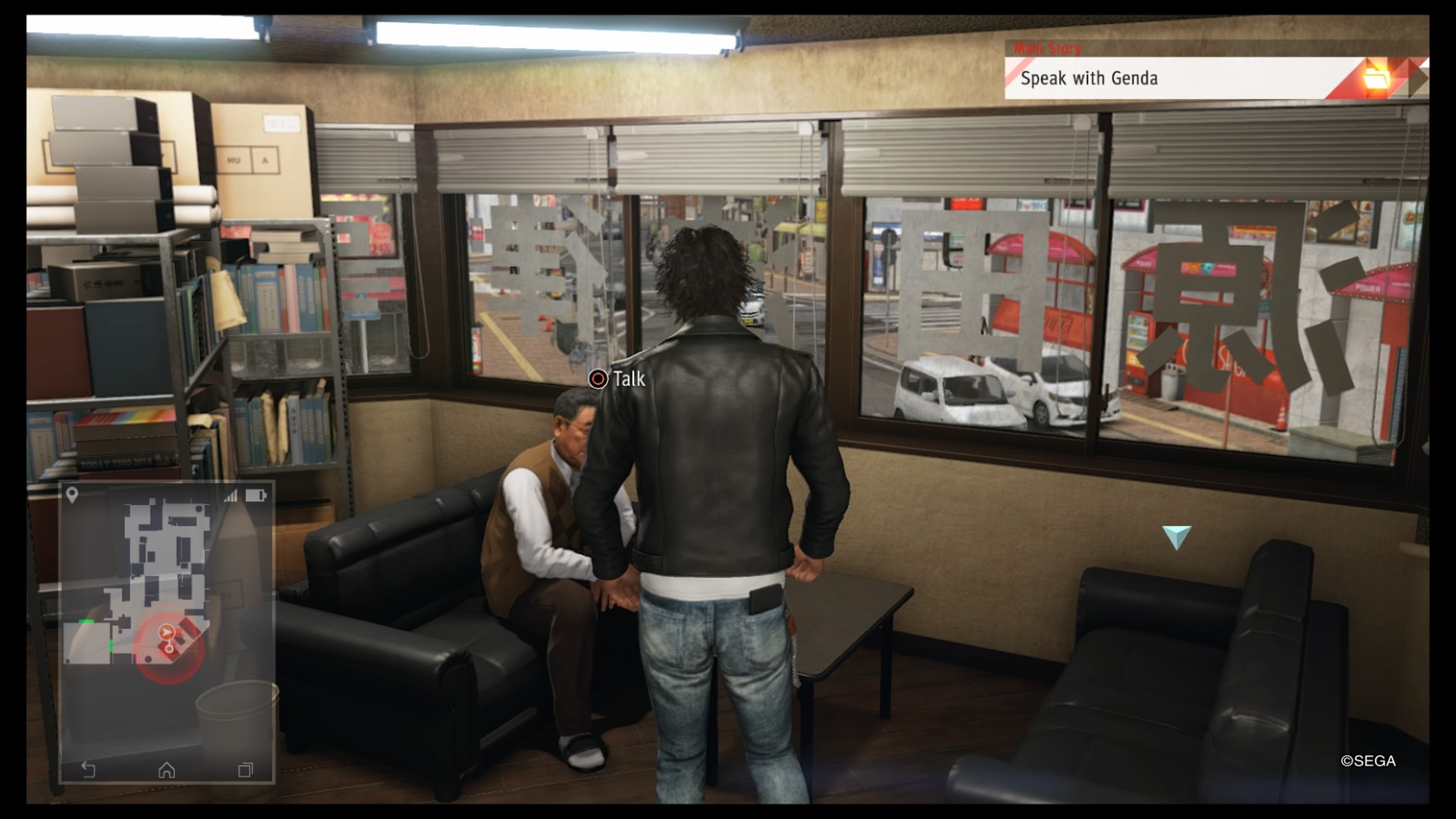
Task: Click the Speak with Genda objective text
Action: pos(1090,77)
